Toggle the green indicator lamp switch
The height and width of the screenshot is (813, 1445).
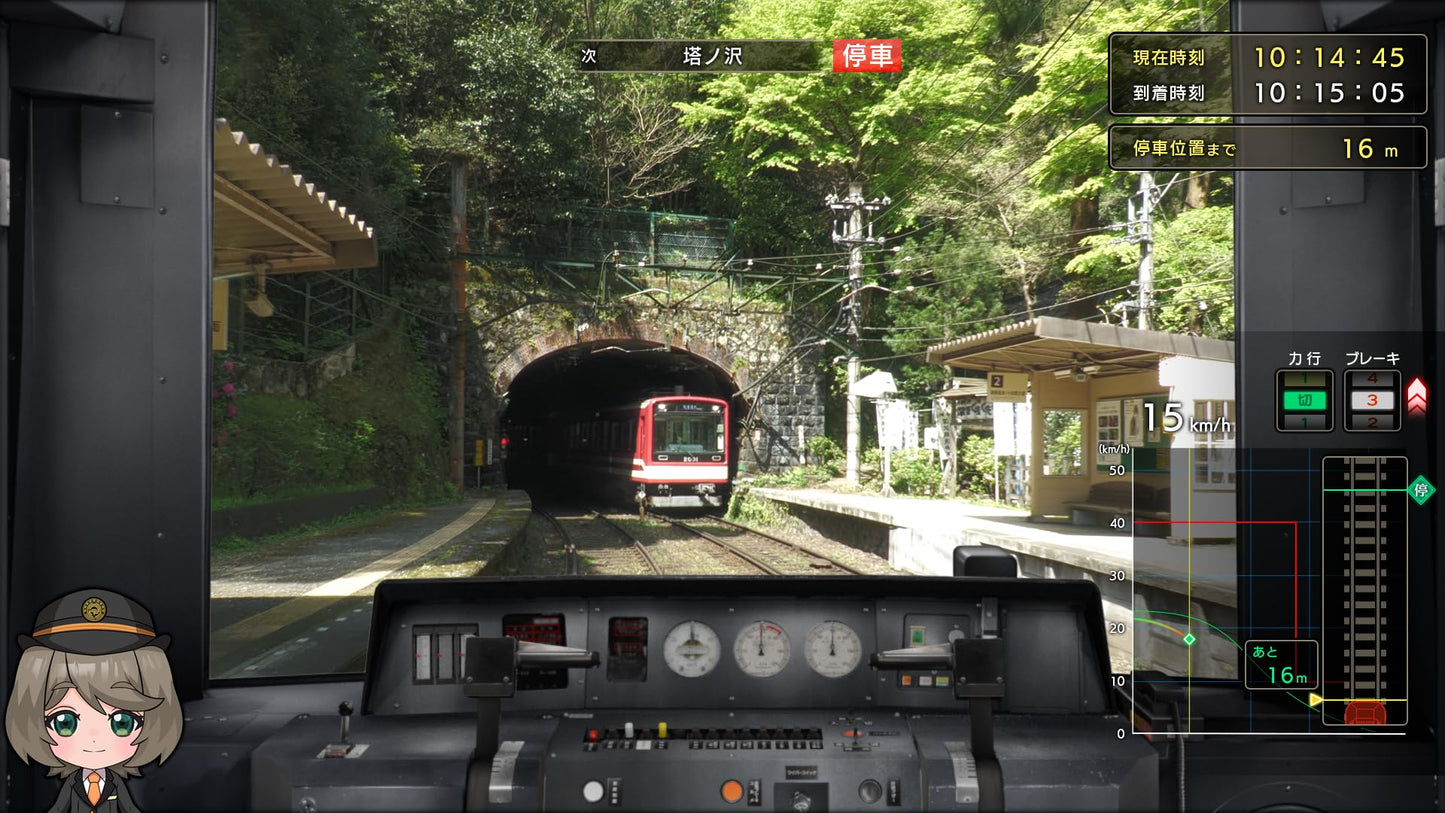point(916,636)
